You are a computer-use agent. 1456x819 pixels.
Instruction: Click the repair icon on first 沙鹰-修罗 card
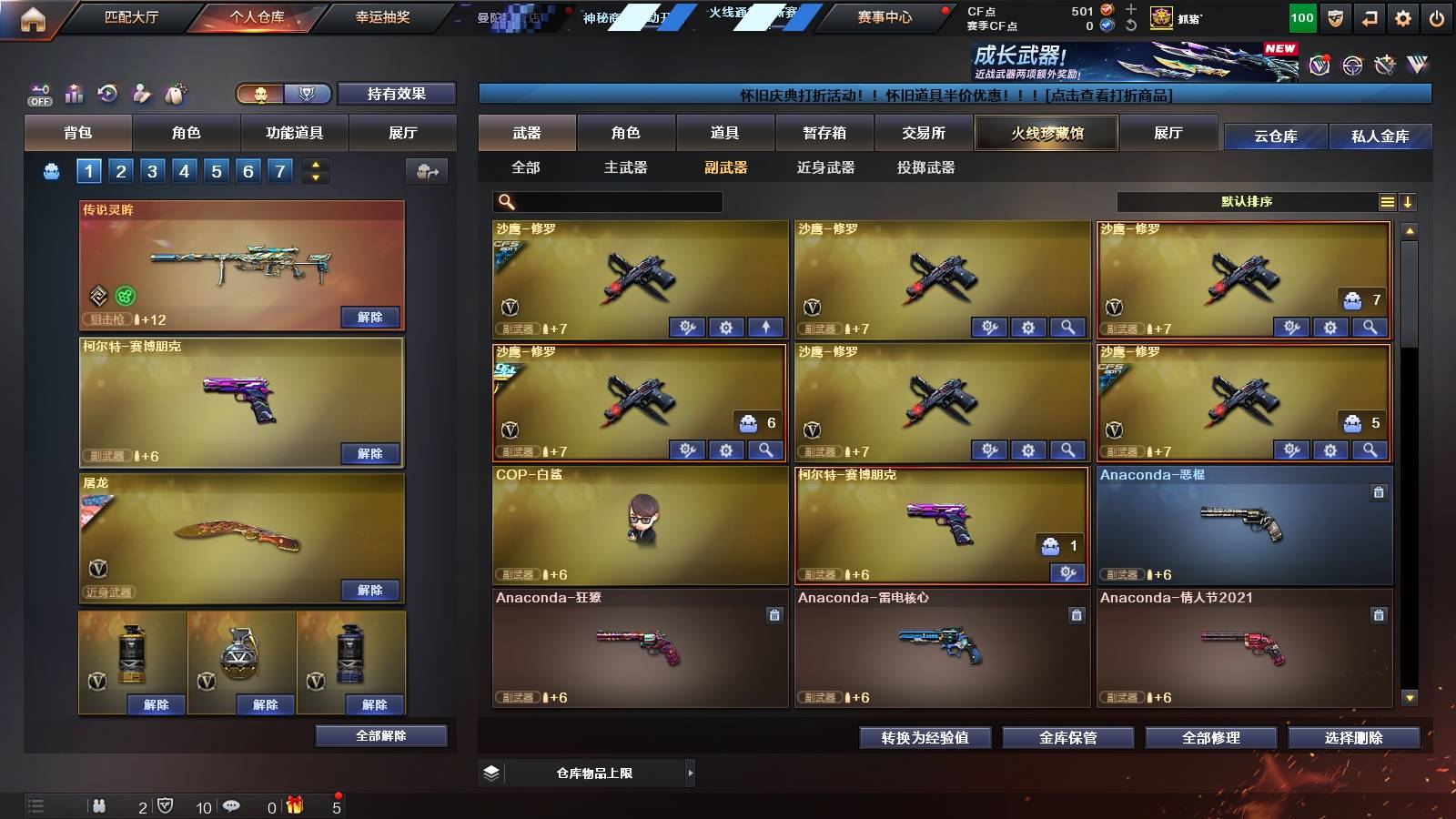[x=689, y=326]
